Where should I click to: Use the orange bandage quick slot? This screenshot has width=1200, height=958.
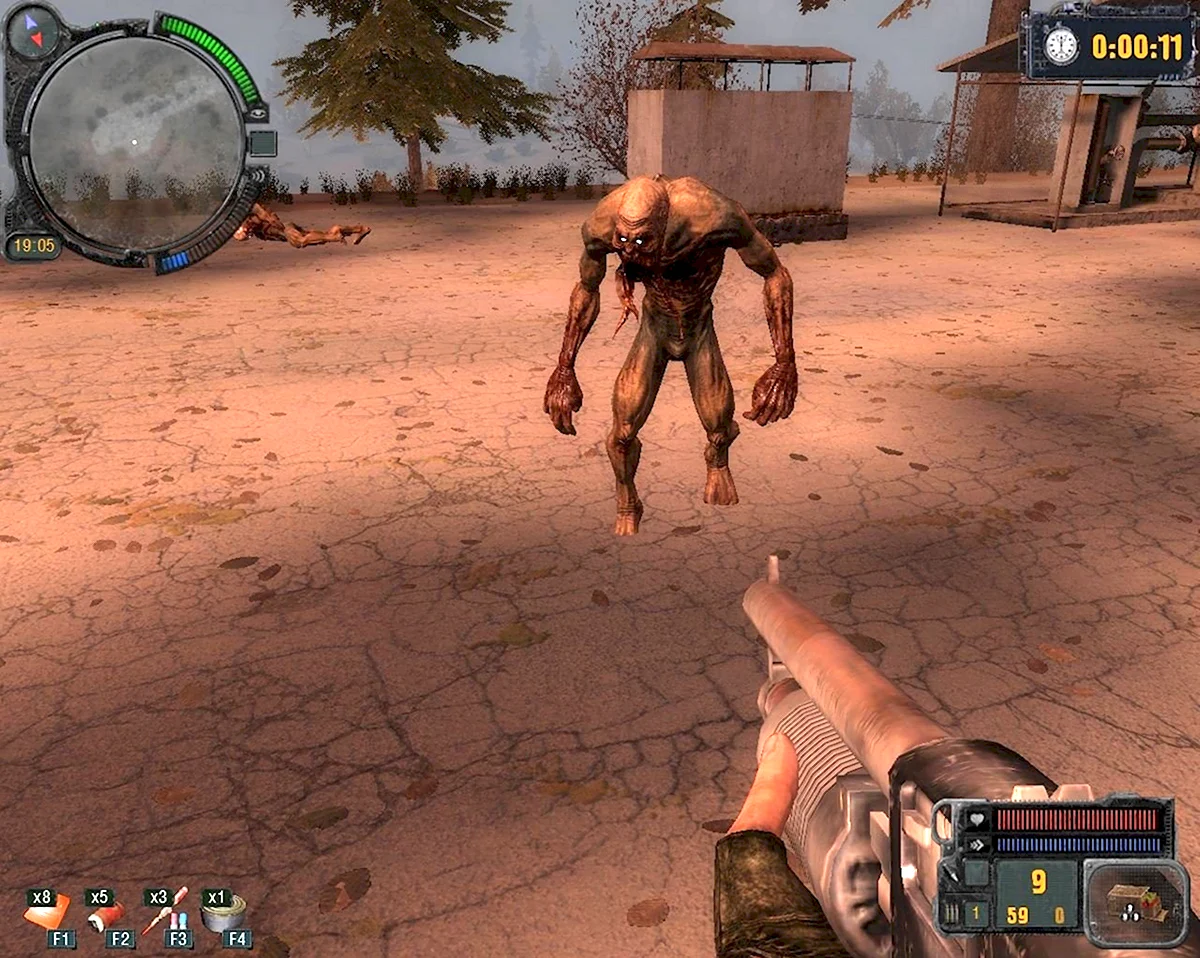pos(47,911)
